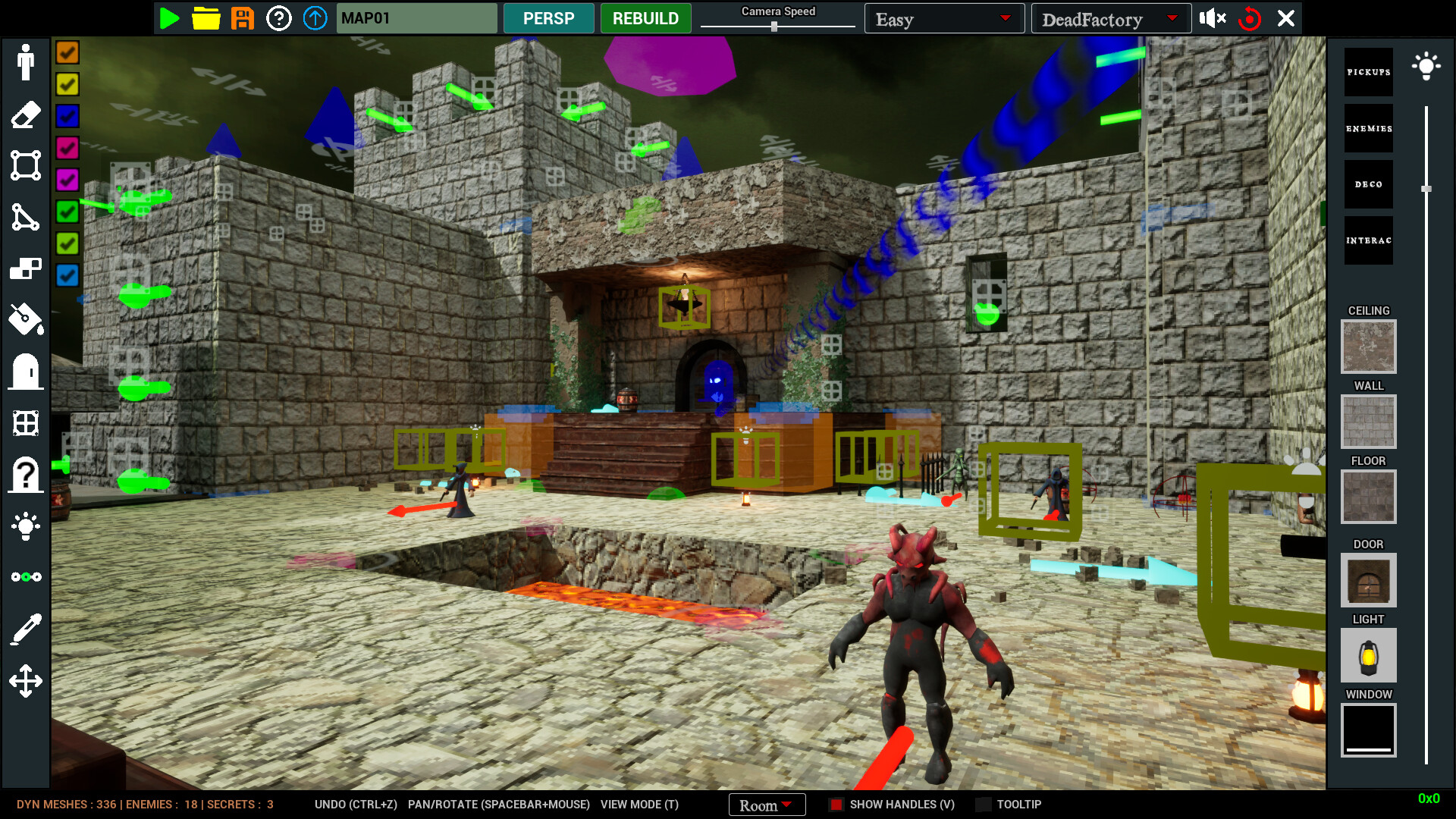Viewport: 1456px width, 819px height.
Task: Uncheck the orange layer checkbox
Action: [67, 52]
